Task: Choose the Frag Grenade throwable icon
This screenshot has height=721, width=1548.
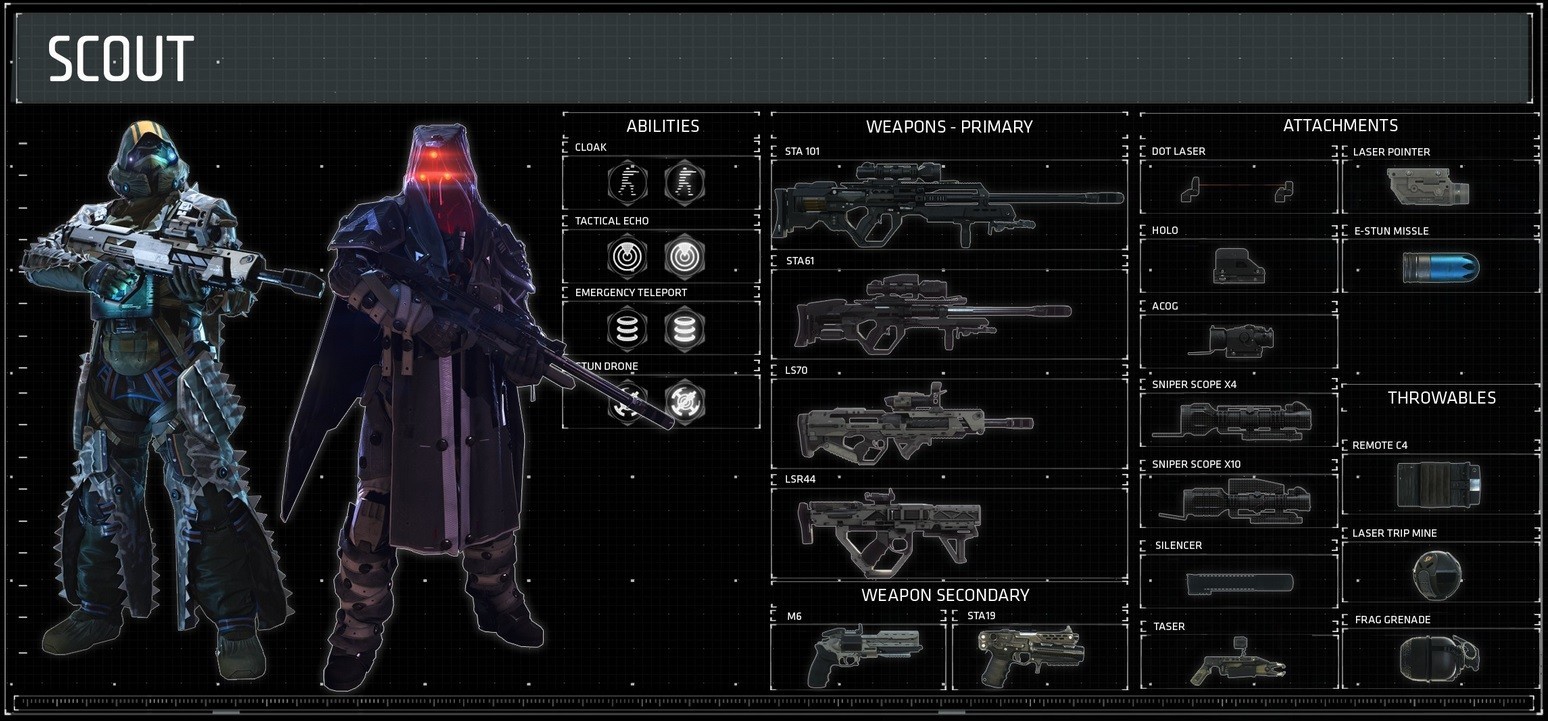Action: [x=1441, y=656]
